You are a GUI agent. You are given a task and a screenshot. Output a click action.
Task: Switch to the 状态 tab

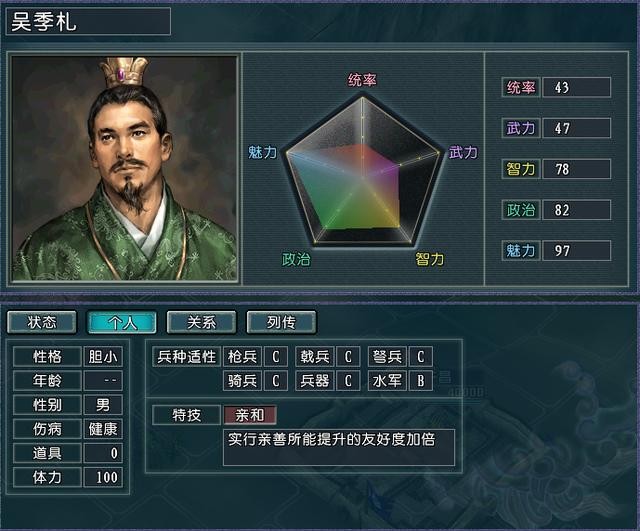[42, 322]
